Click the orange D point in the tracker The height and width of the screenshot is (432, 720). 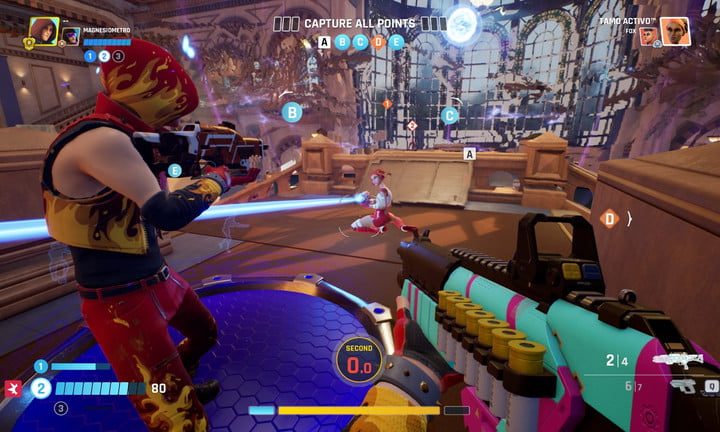tap(378, 42)
